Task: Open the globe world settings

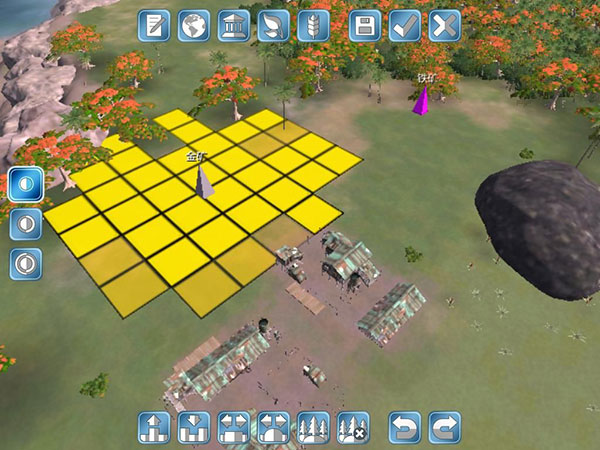Action: pyautogui.click(x=194, y=25)
